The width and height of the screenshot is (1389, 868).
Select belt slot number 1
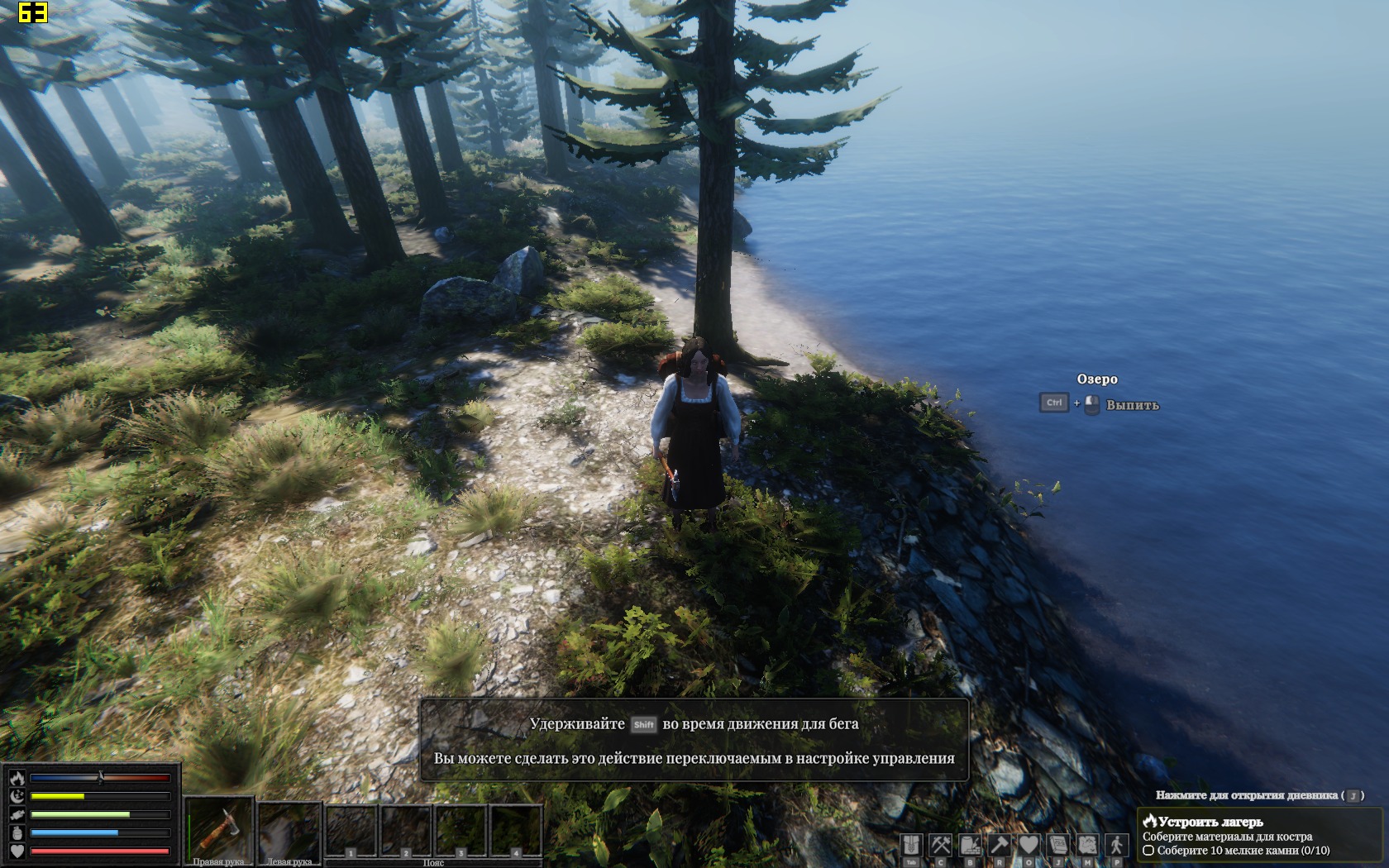click(x=351, y=831)
